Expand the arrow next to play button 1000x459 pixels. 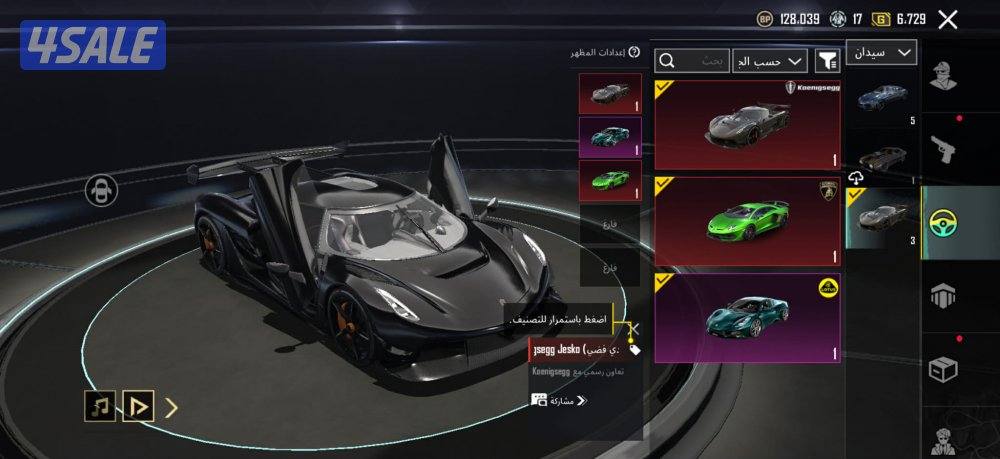point(172,406)
